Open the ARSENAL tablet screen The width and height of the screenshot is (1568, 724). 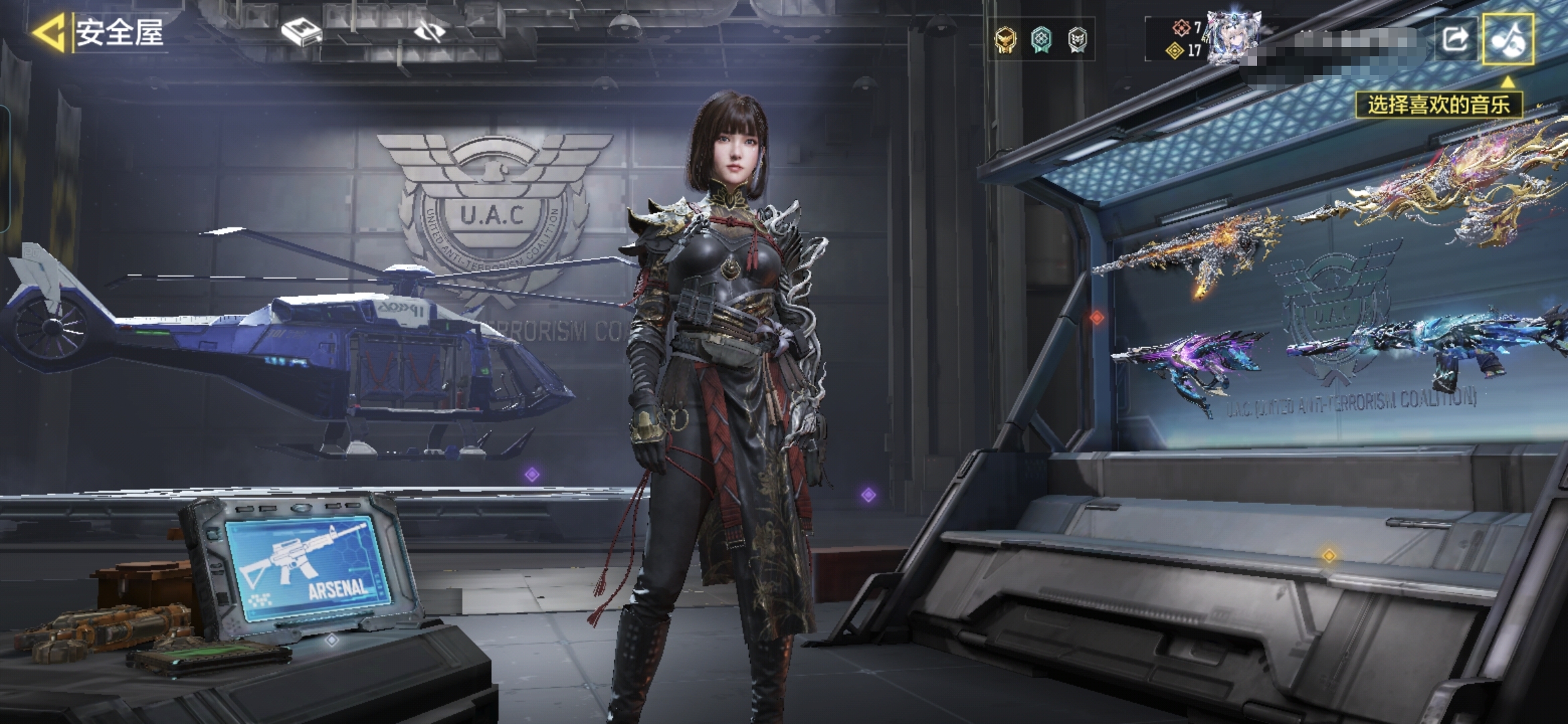[308, 566]
